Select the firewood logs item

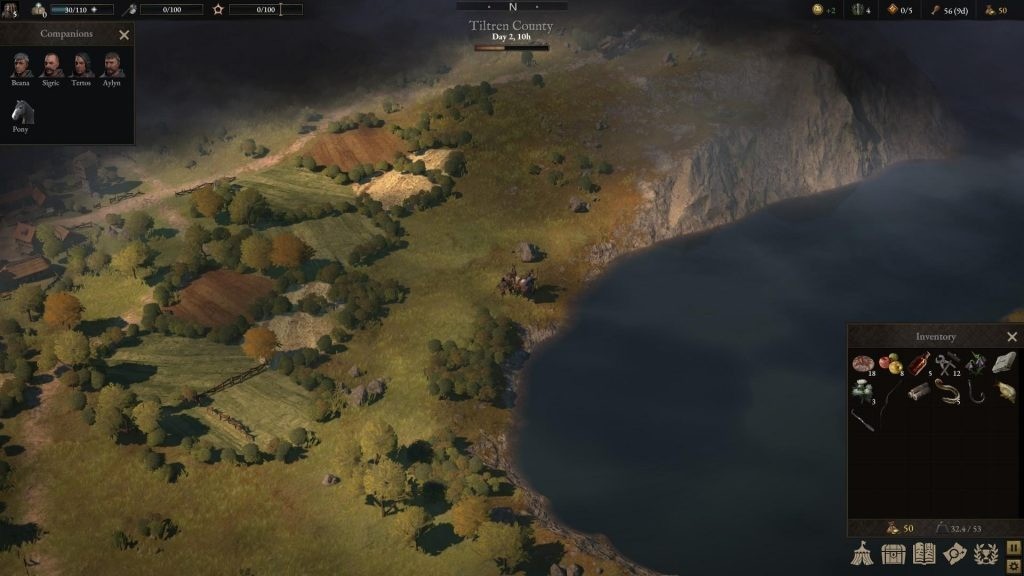tap(919, 392)
